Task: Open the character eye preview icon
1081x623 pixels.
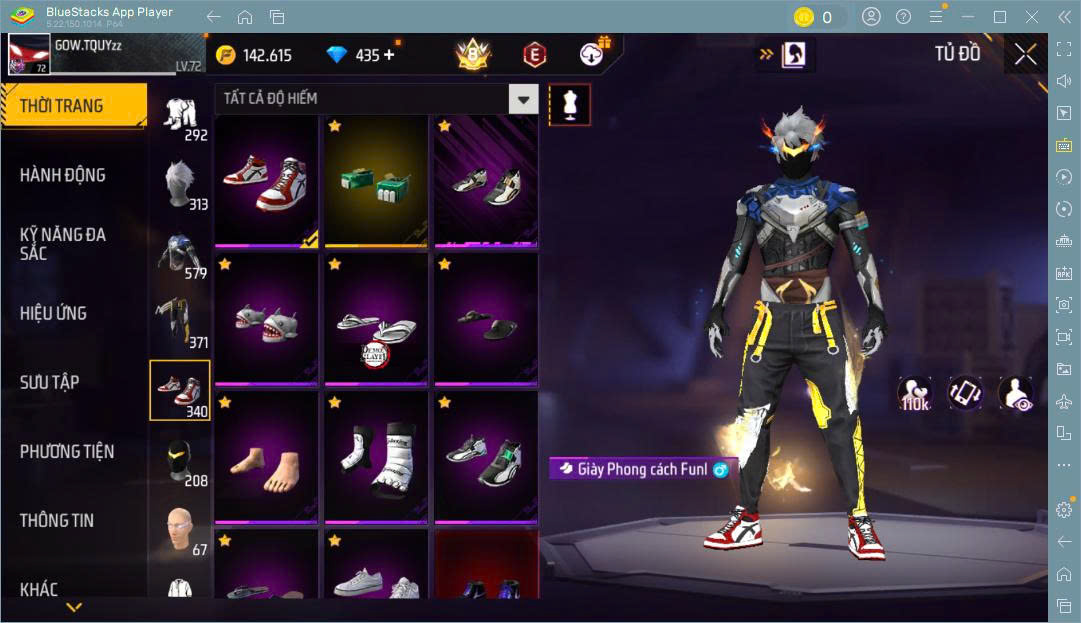Action: tap(1016, 394)
